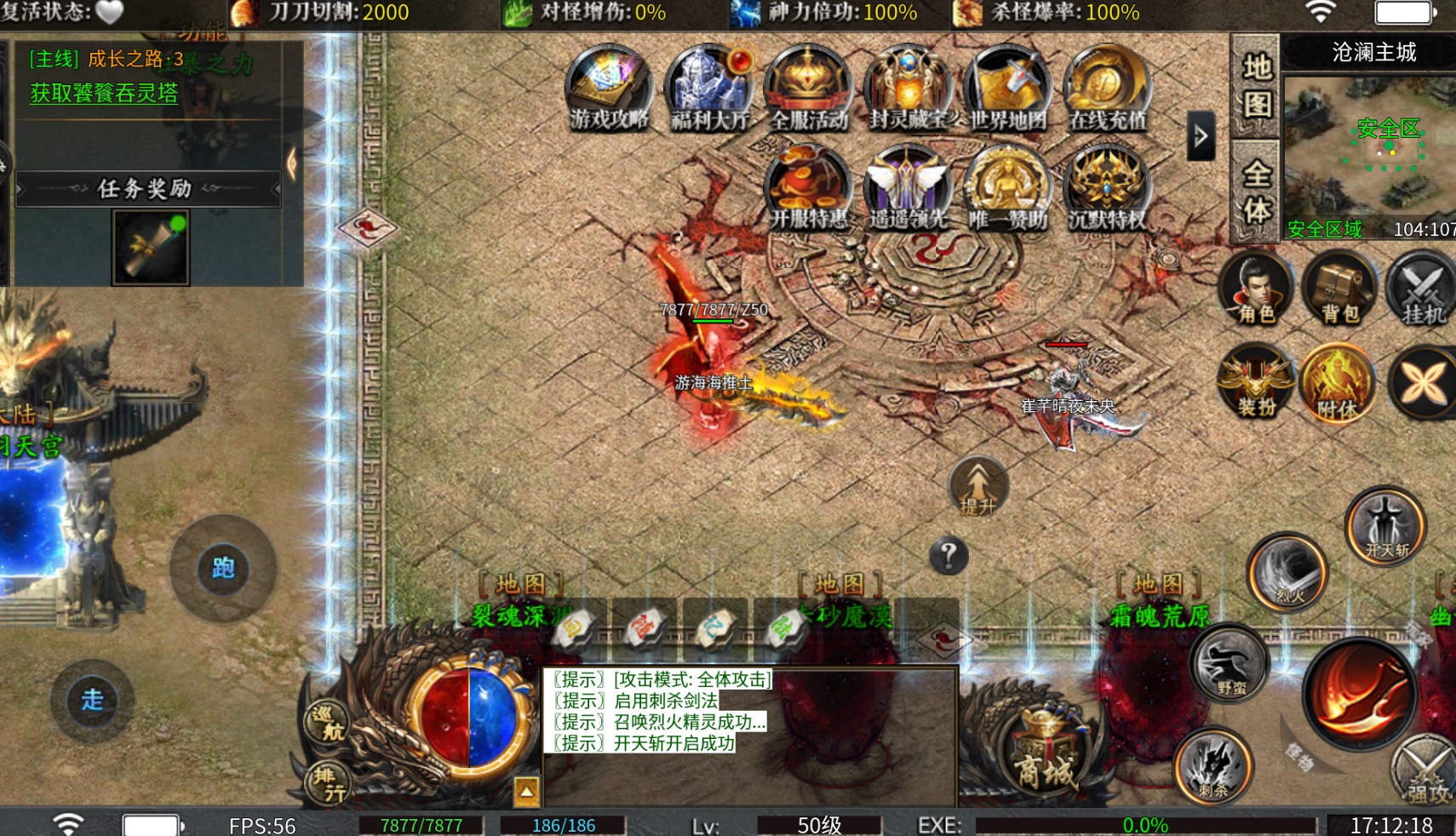Screen dimensions: 1456x836
Task: Claim the scroll quest reward item
Action: 151,248
